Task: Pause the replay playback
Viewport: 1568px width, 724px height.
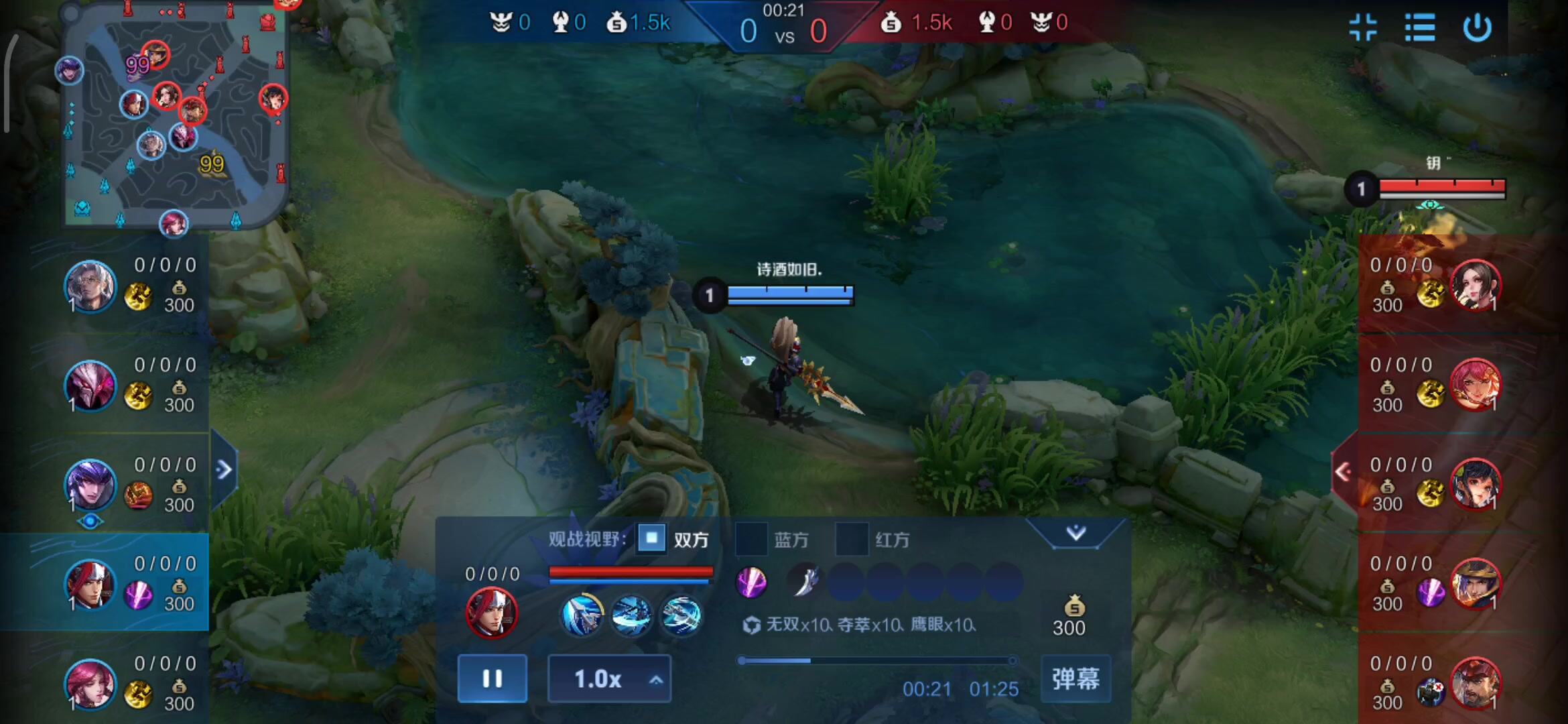Action: (x=492, y=678)
